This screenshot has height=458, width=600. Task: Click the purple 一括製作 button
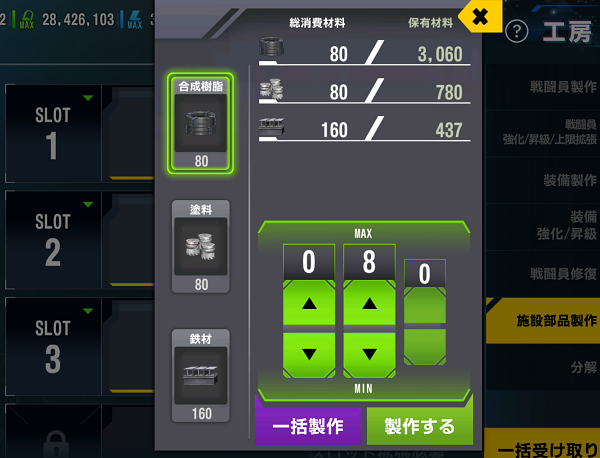point(308,426)
